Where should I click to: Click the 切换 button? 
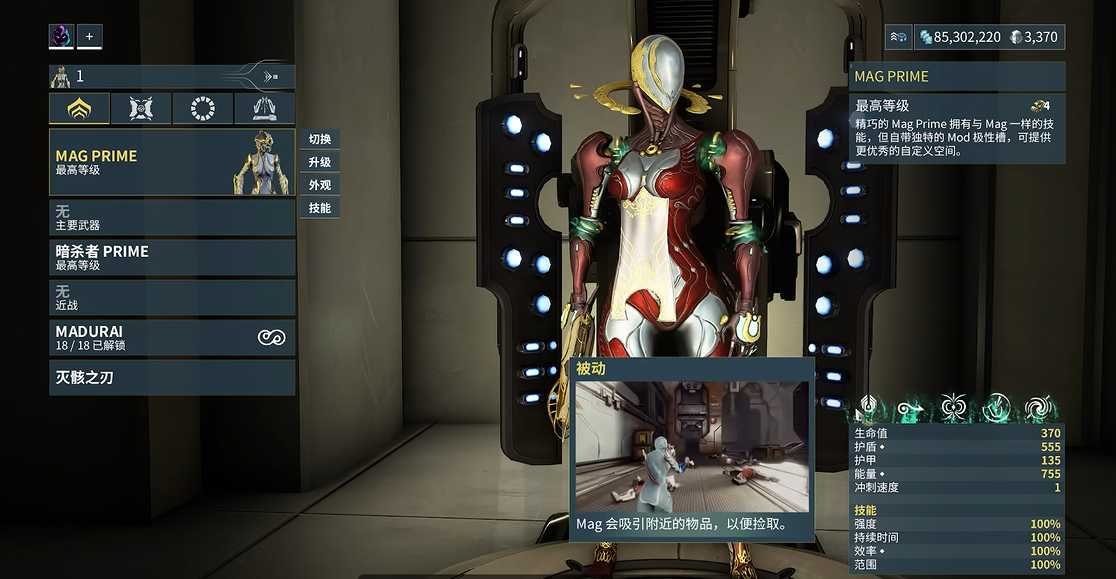[x=319, y=139]
